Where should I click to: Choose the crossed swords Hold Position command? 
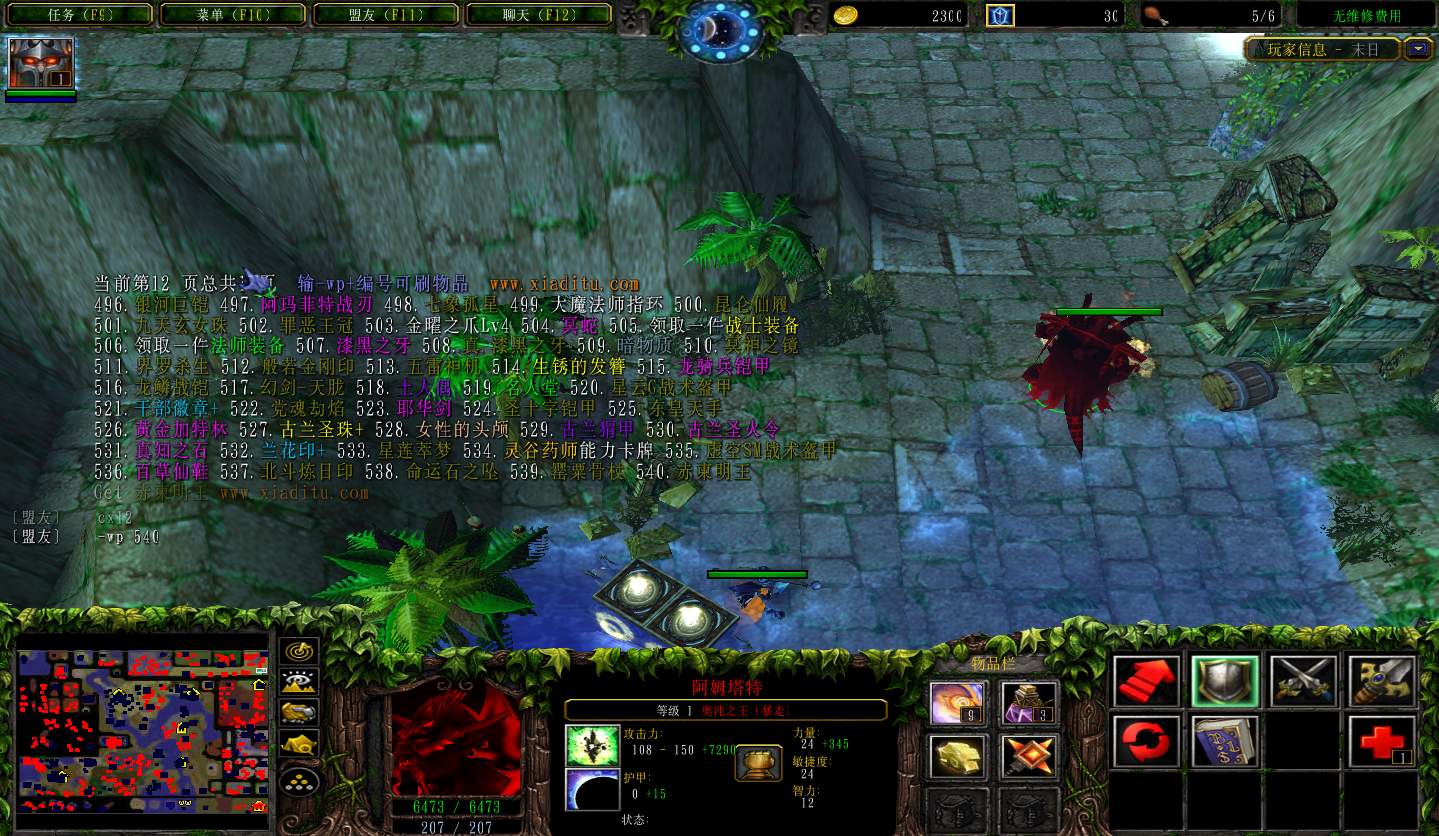[1303, 681]
